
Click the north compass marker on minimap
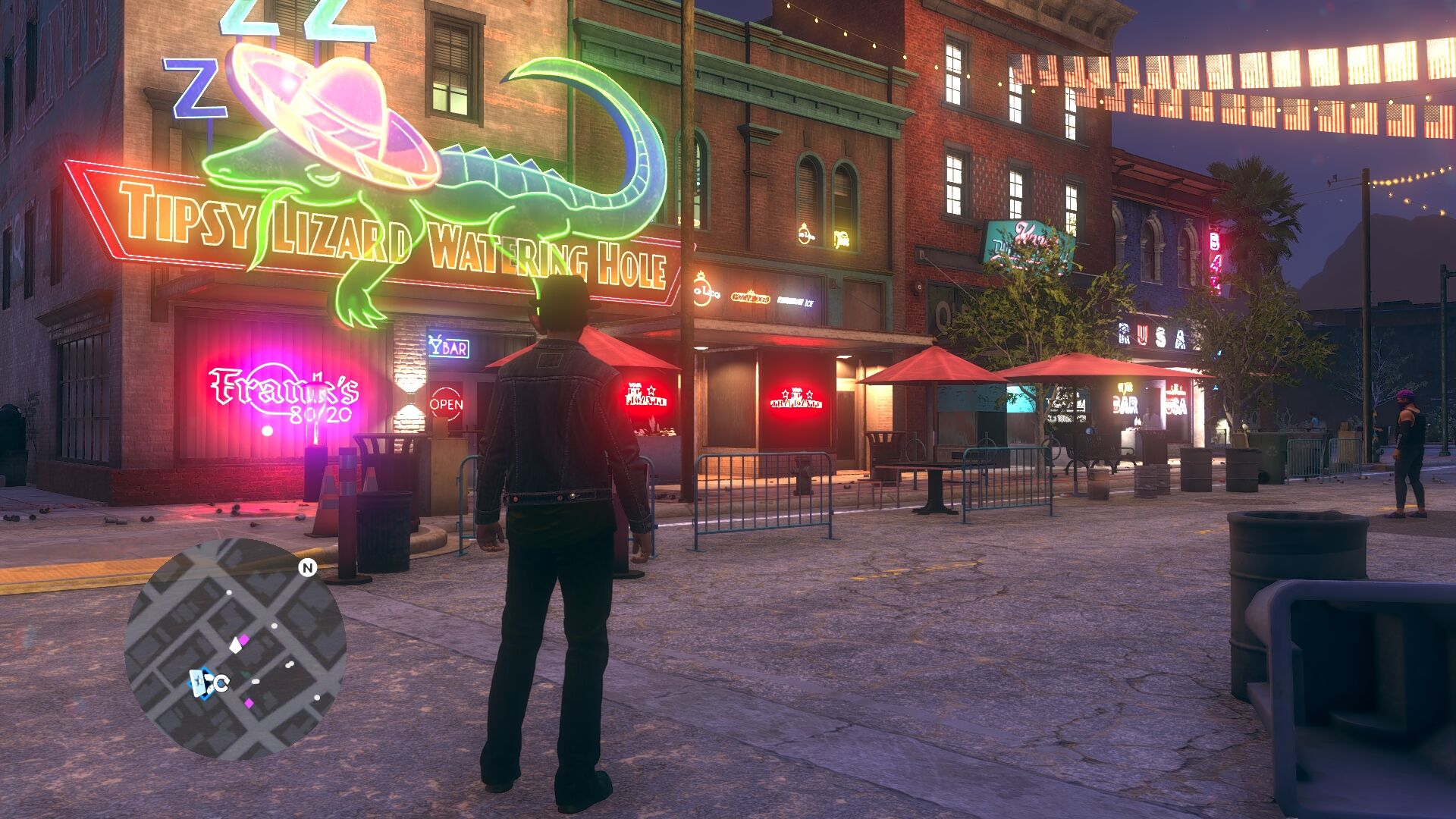coord(307,567)
